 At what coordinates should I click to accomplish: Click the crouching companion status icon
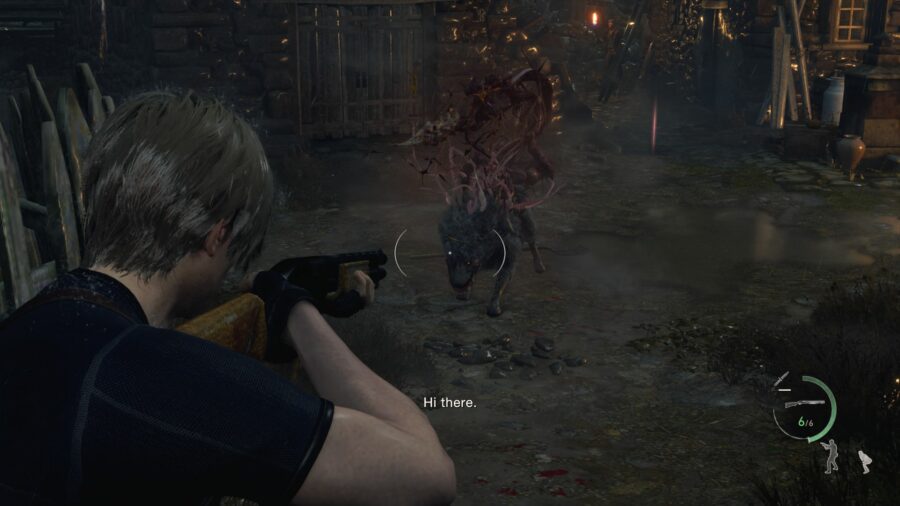pos(864,461)
